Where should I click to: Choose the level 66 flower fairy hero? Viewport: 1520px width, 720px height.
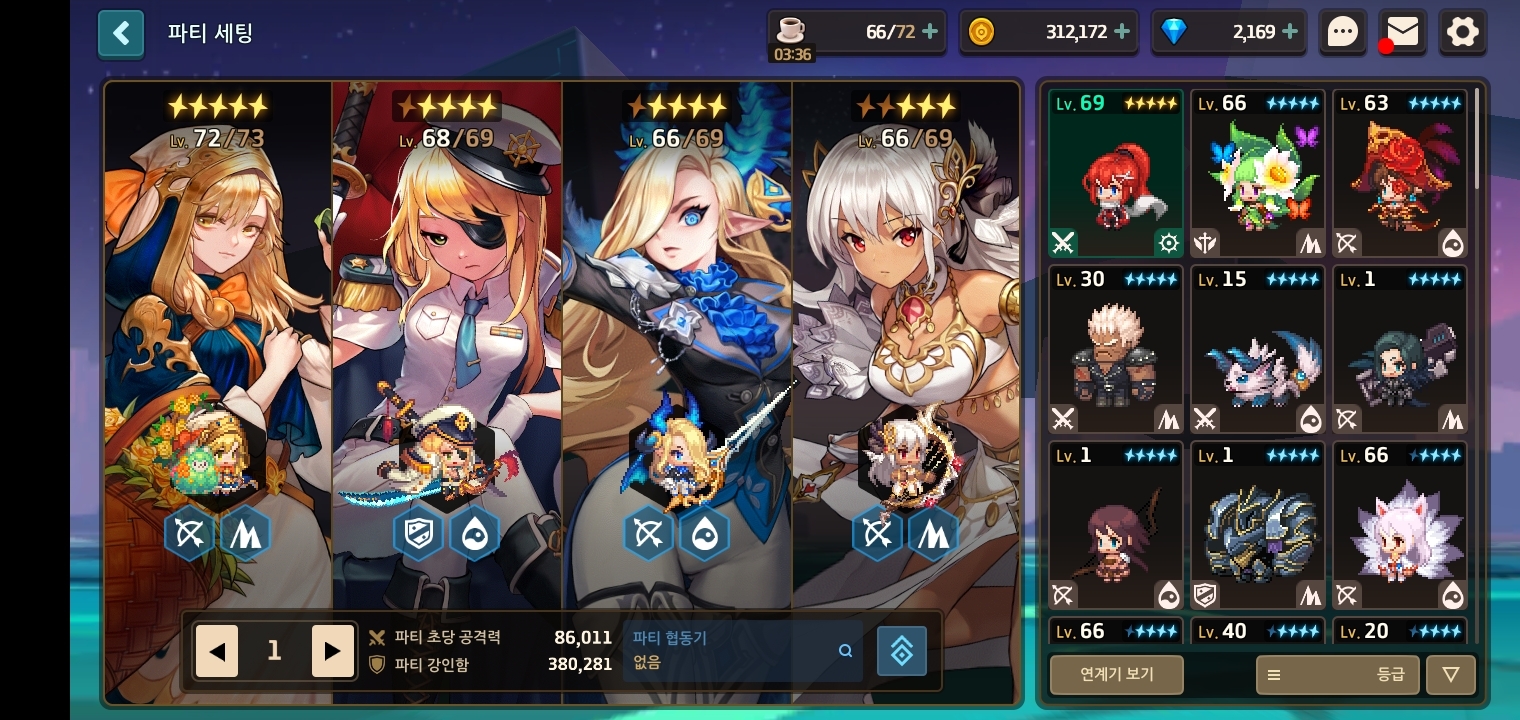pos(1258,173)
